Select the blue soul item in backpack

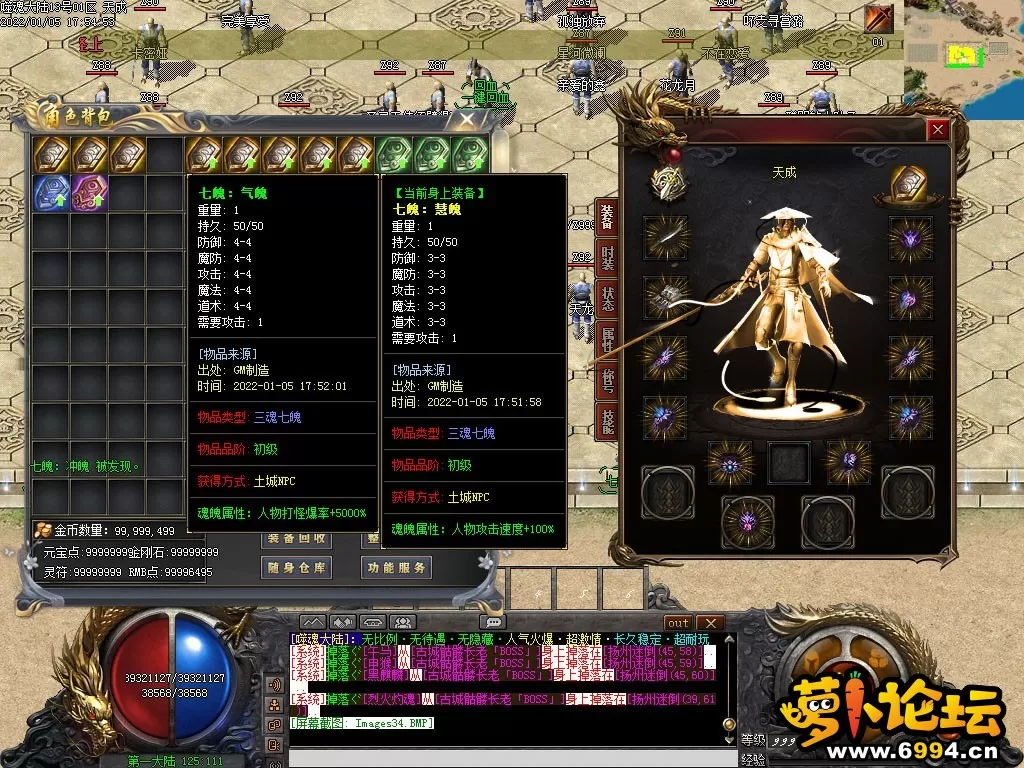tap(51, 193)
